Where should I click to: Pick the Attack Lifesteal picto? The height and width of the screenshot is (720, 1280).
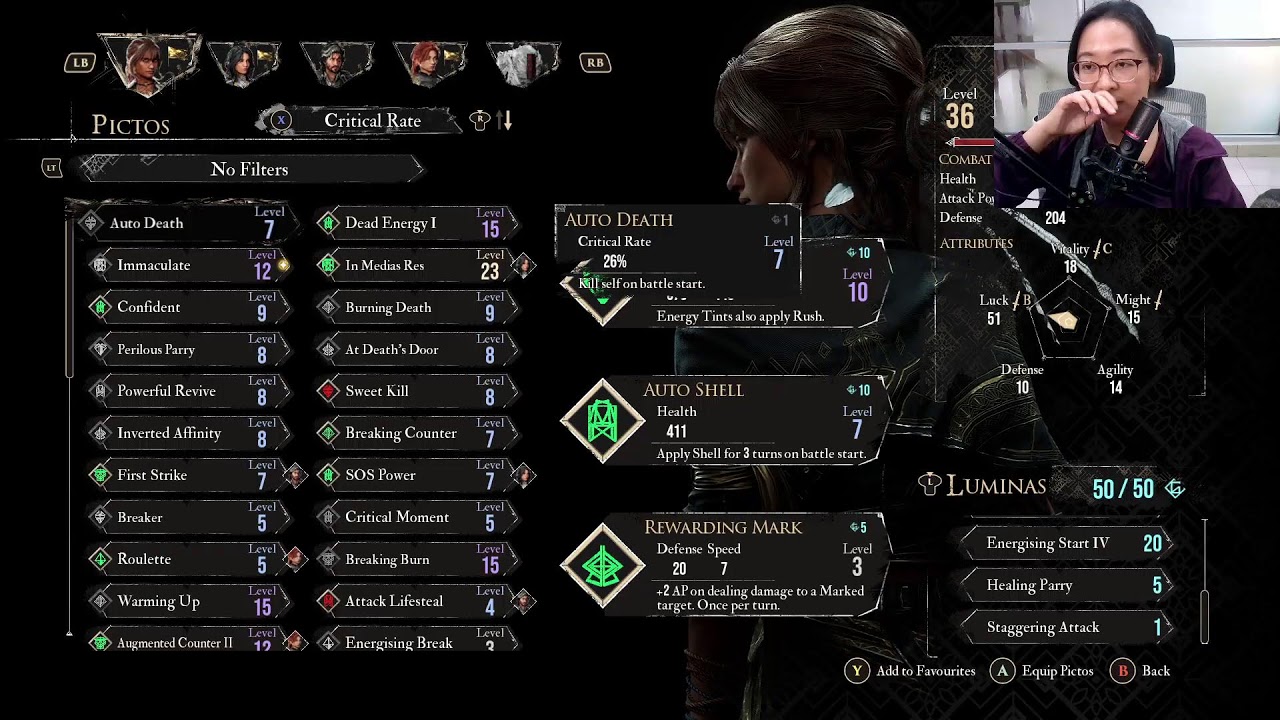410,601
